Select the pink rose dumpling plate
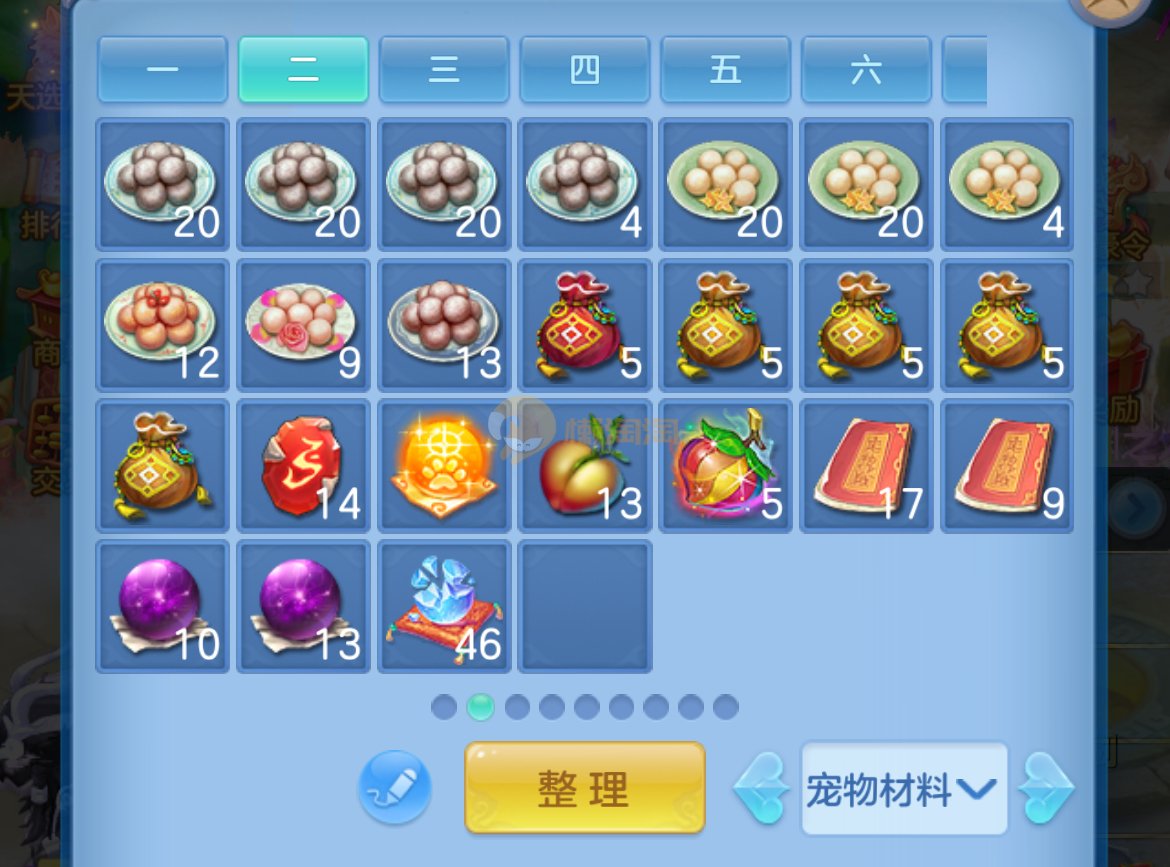The height and width of the screenshot is (867, 1170). [303, 325]
